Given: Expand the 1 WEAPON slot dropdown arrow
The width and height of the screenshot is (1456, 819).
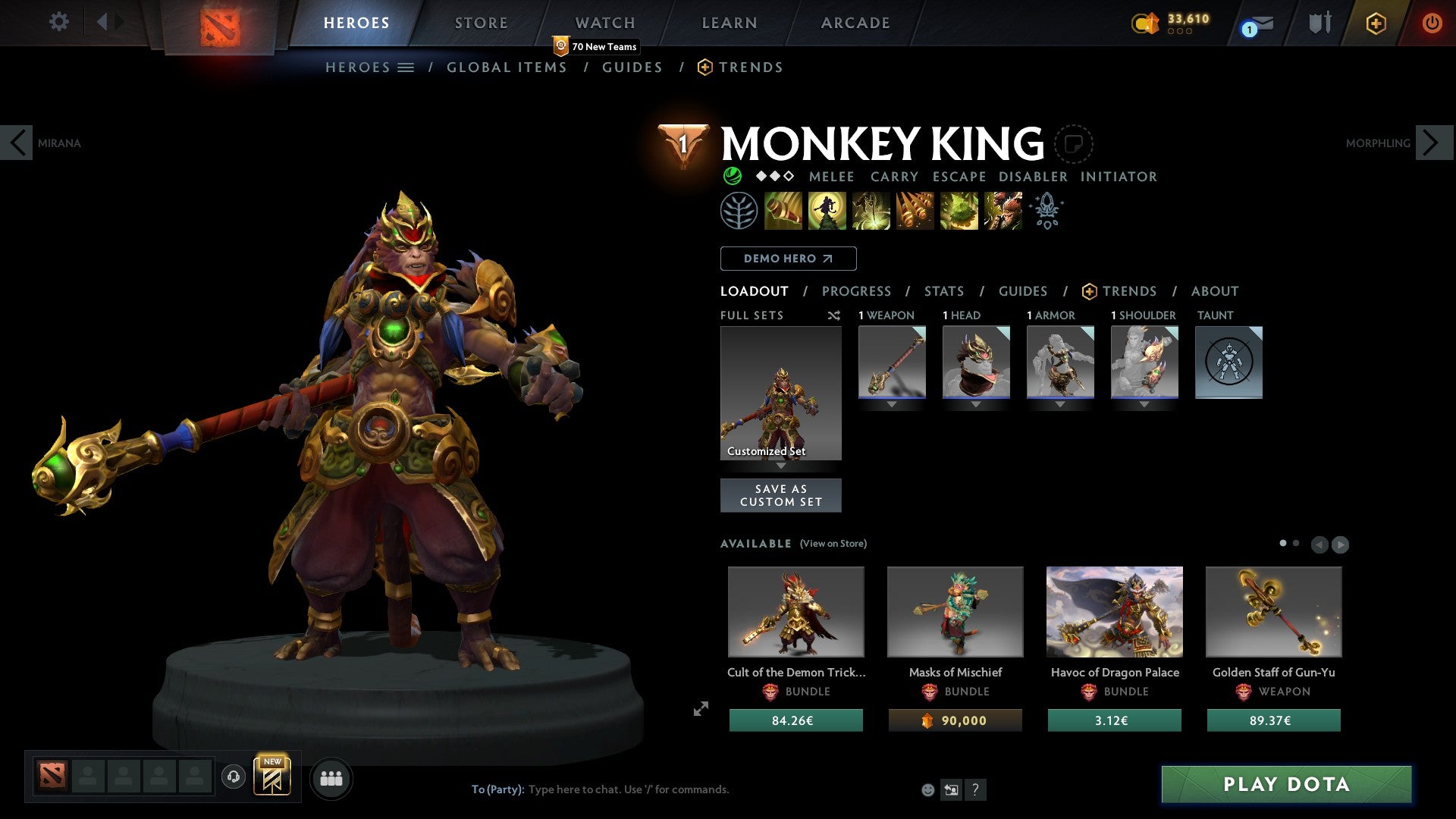Looking at the screenshot, I should (x=892, y=404).
